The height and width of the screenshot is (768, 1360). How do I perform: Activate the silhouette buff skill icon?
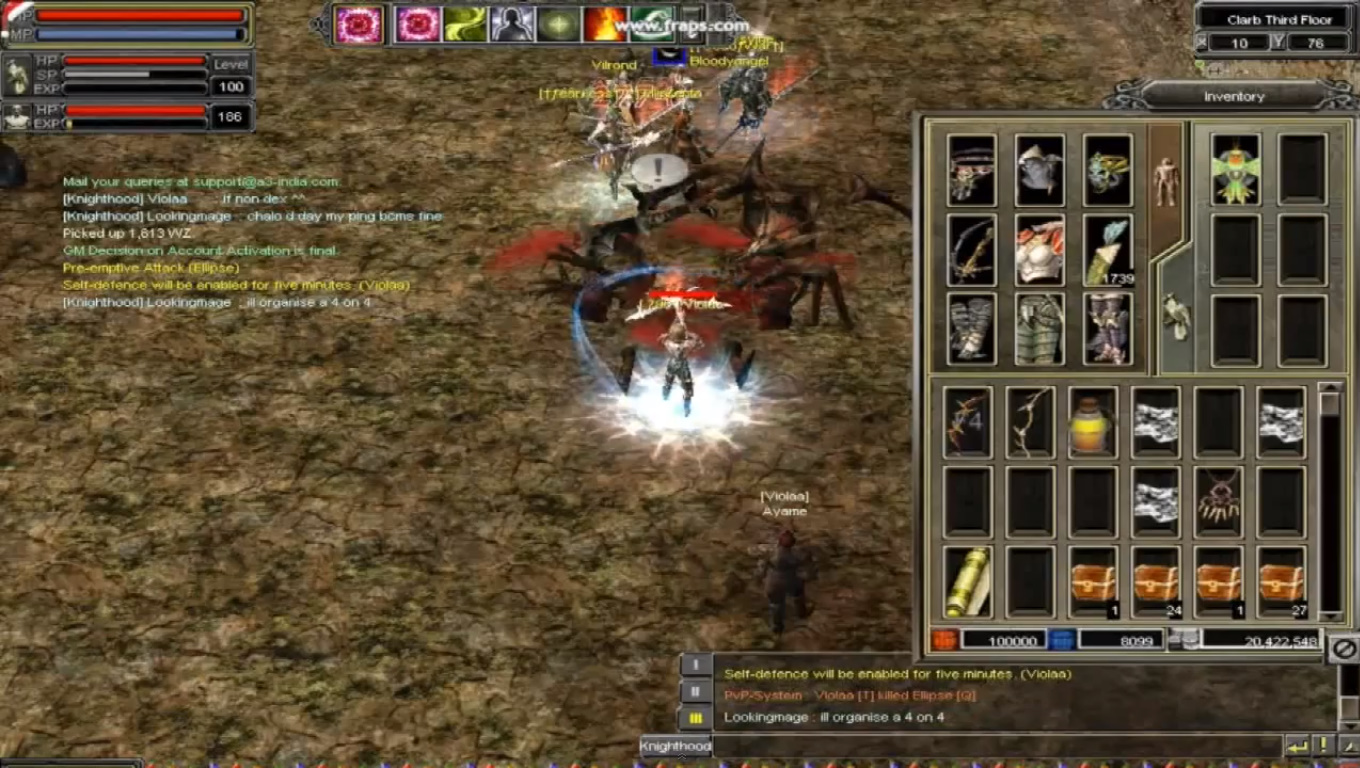(x=512, y=25)
